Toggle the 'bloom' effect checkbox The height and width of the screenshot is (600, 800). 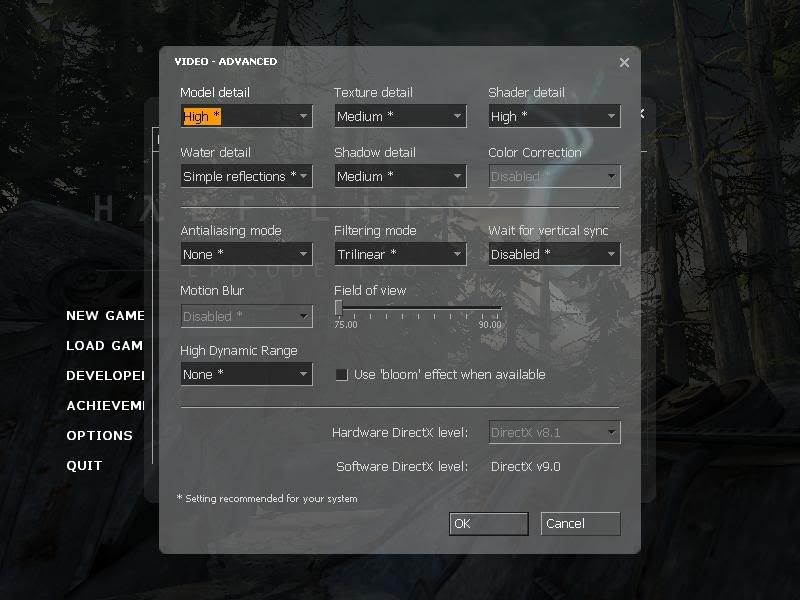[342, 375]
